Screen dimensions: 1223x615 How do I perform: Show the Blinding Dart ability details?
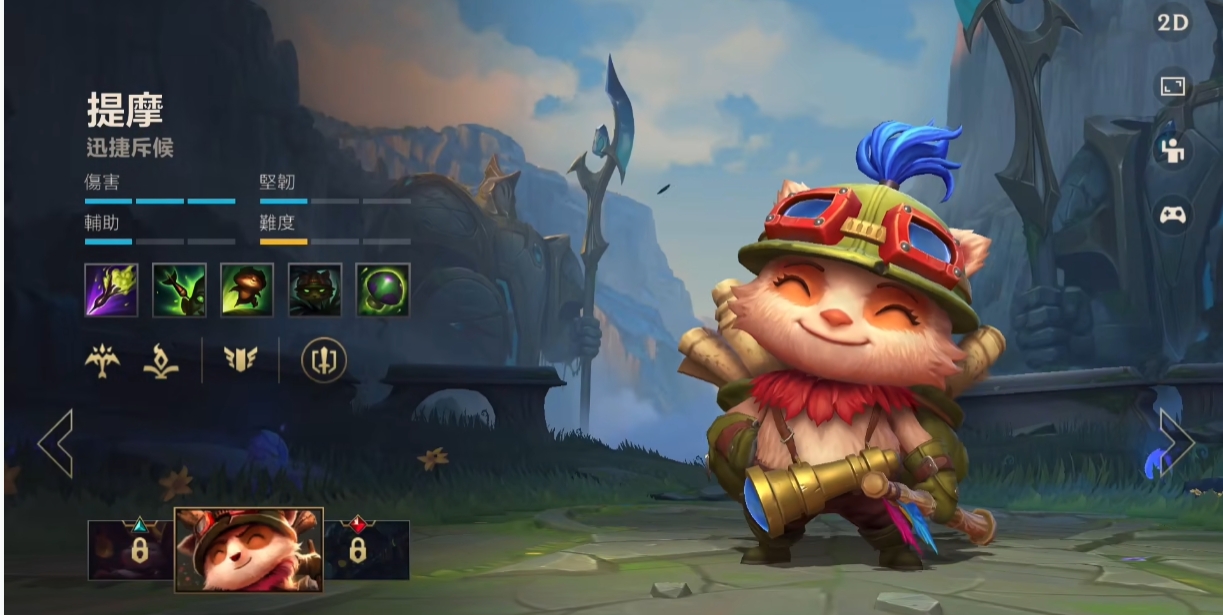179,290
